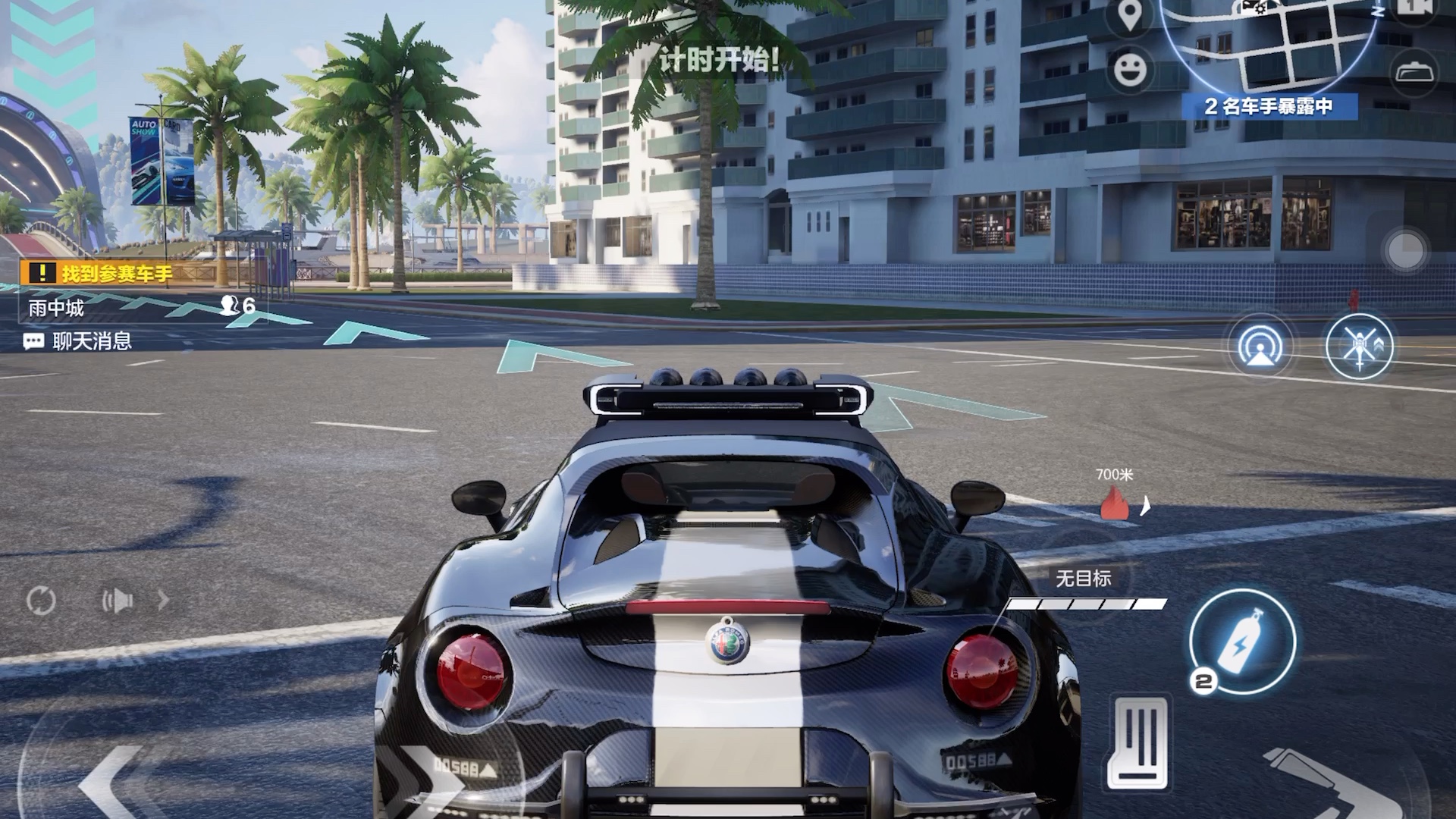Tap the round white button above abilities
The height and width of the screenshot is (819, 1456).
pyautogui.click(x=1405, y=249)
